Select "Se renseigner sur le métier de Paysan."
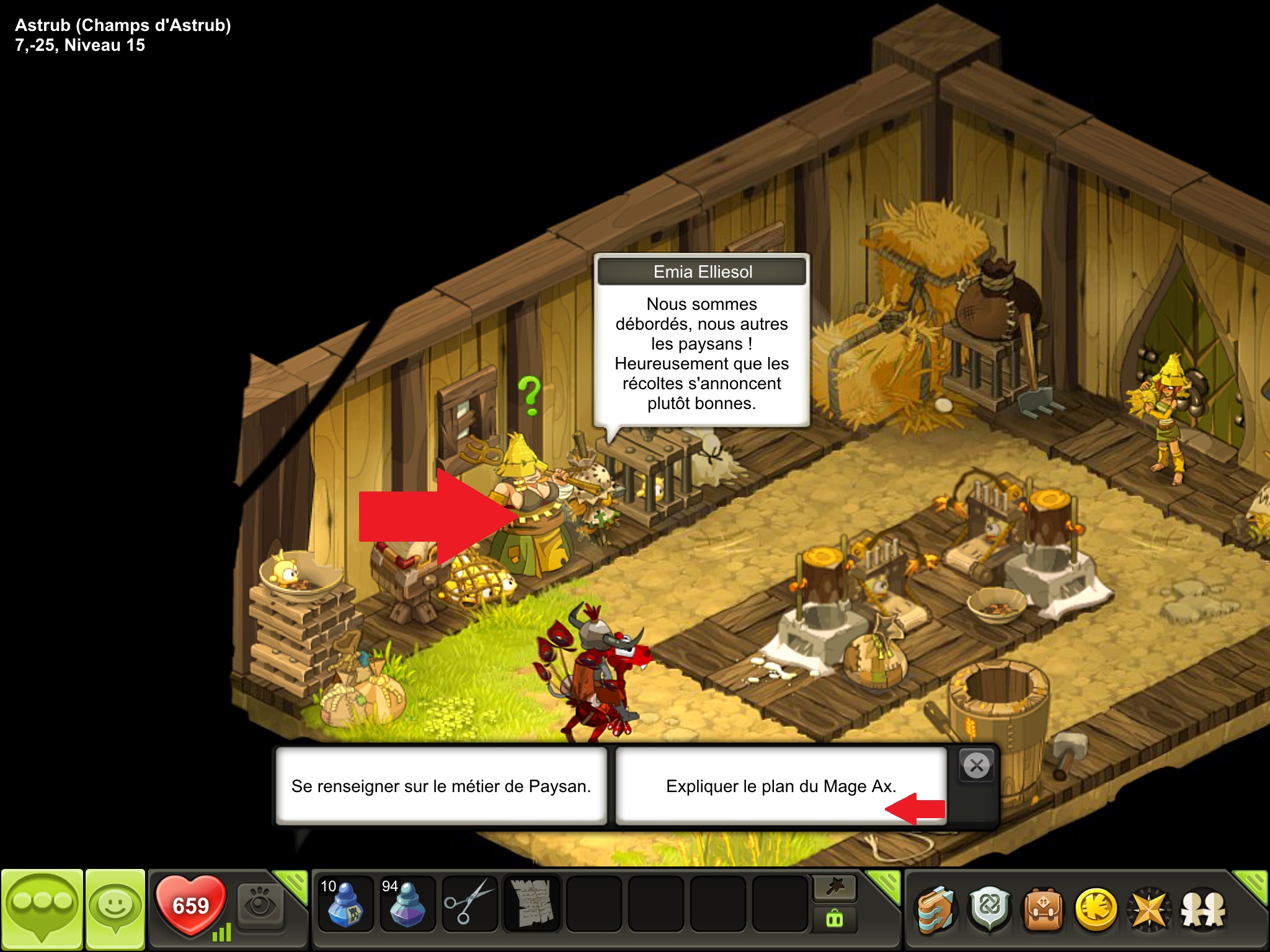 pos(441,786)
